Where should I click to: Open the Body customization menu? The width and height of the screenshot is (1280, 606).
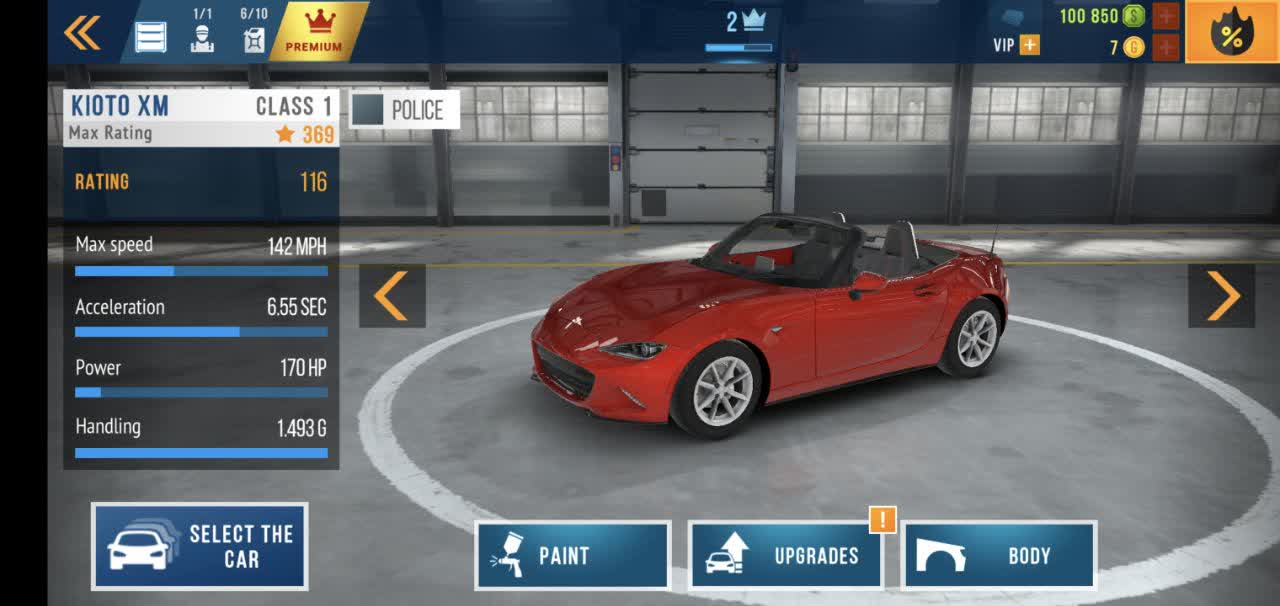click(x=998, y=555)
